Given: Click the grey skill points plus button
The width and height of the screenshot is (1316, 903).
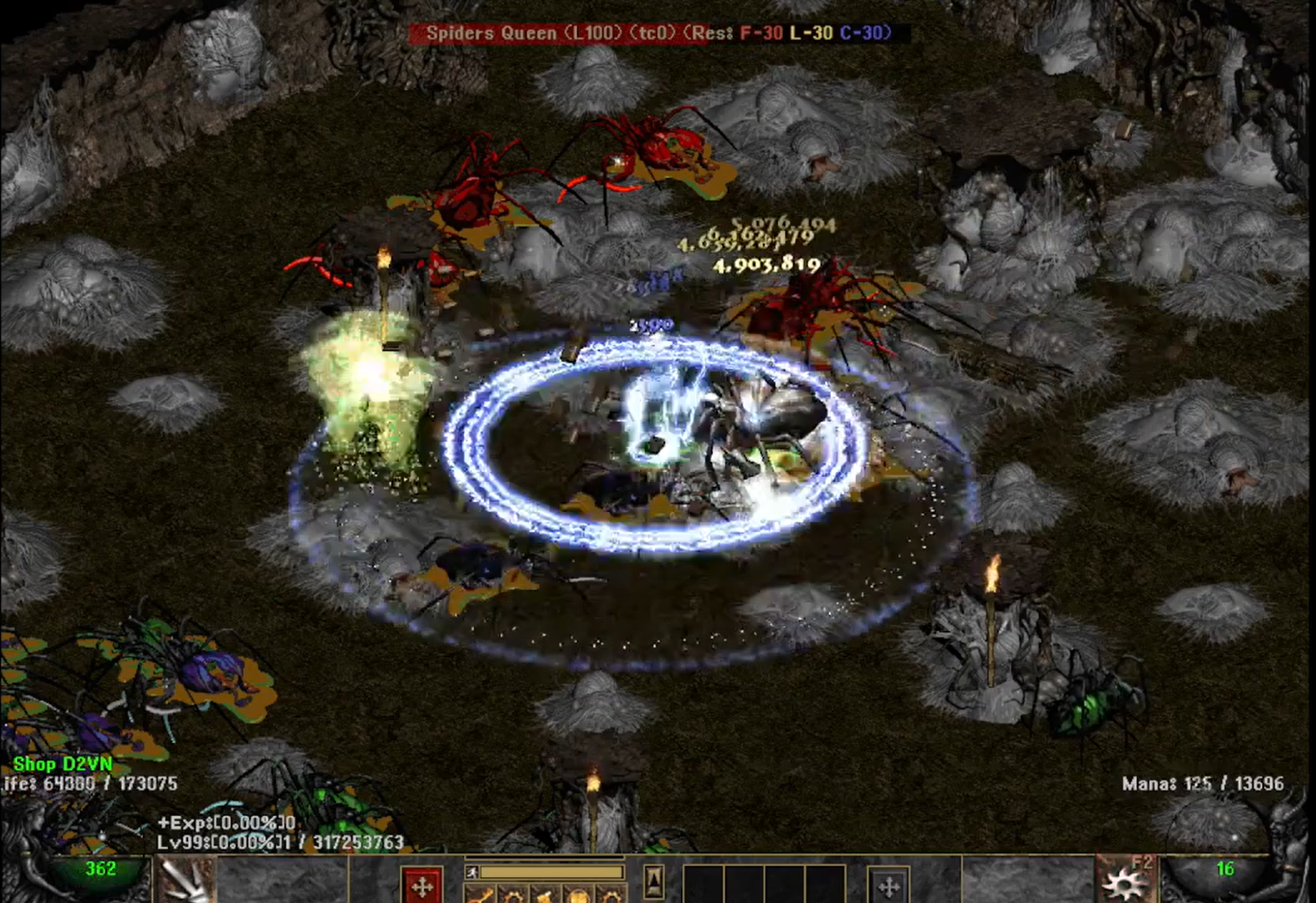Looking at the screenshot, I should 888,885.
